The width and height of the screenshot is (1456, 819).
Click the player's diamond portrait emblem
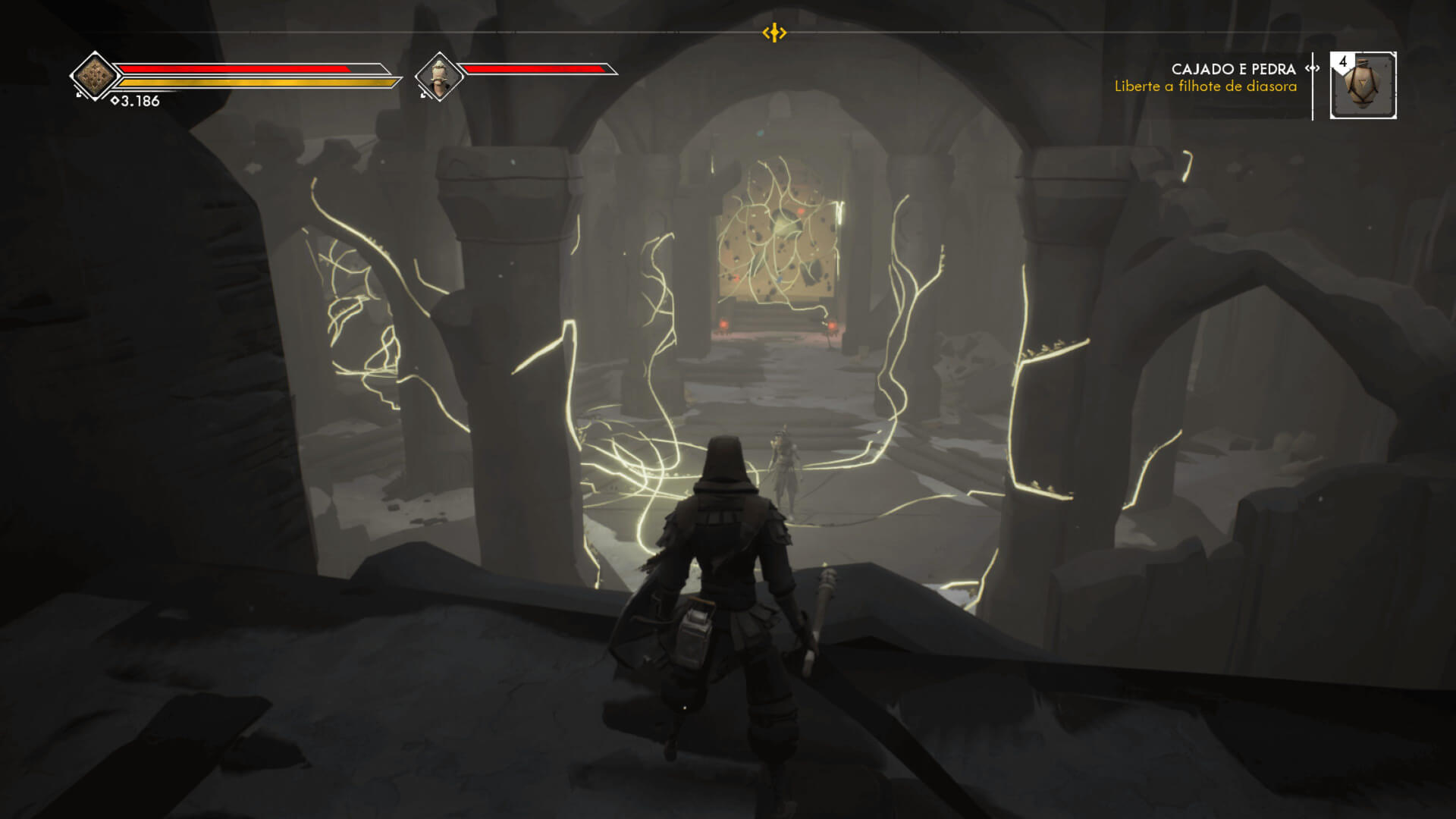96,76
